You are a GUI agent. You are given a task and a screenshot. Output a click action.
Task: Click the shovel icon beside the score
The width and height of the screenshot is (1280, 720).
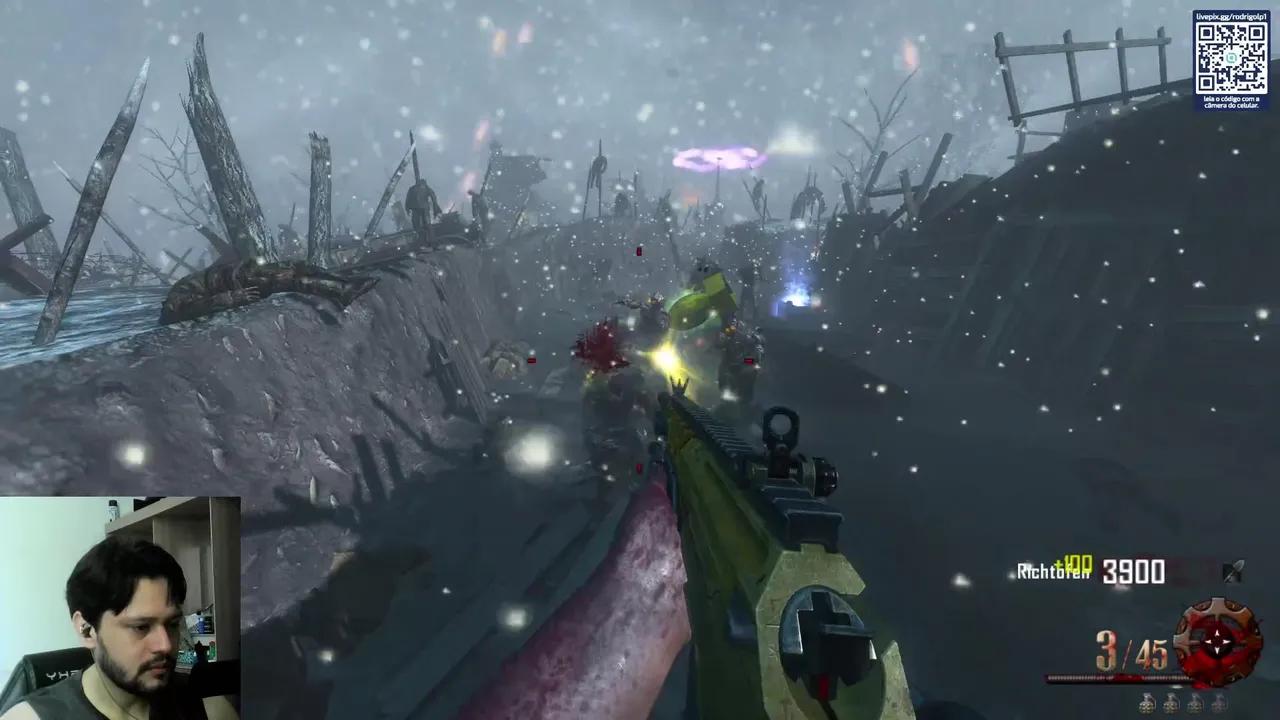coord(1234,571)
